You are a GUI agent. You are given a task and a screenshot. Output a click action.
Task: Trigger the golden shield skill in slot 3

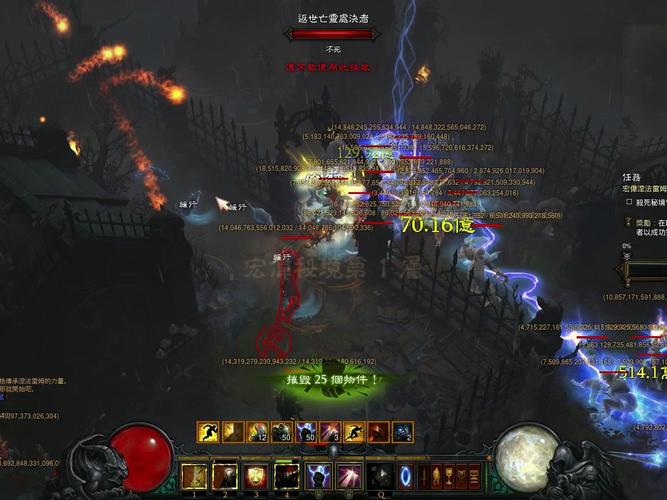(x=256, y=476)
